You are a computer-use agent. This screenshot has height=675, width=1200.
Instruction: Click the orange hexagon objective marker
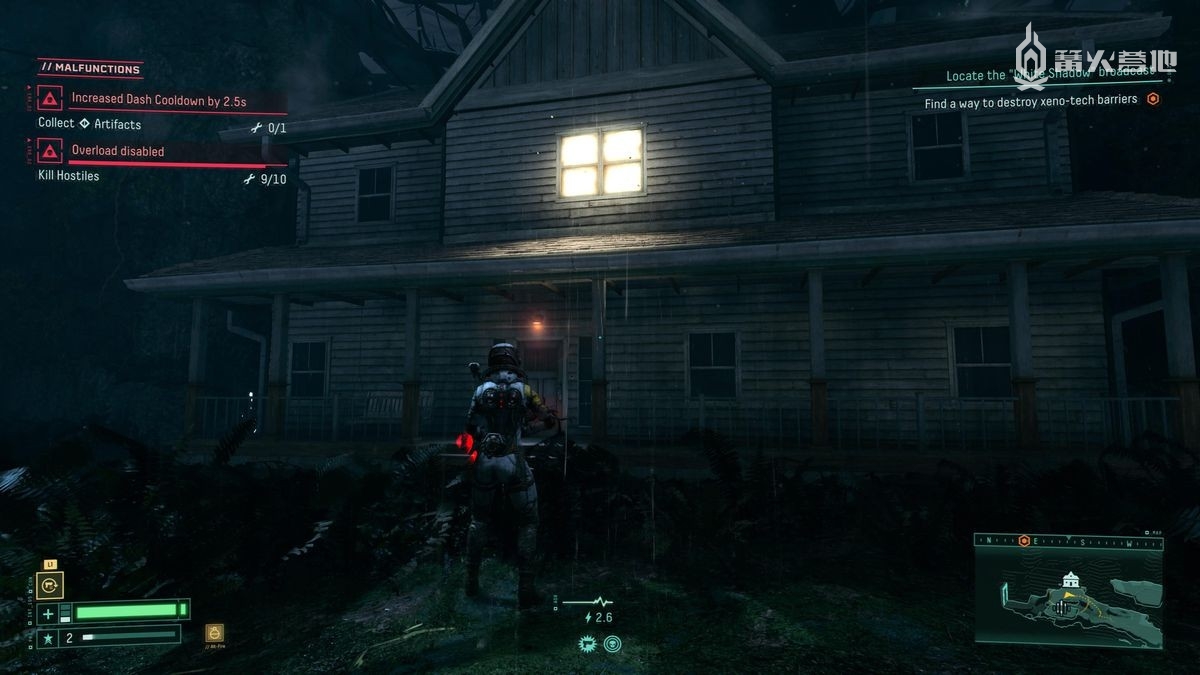pyautogui.click(x=1153, y=100)
